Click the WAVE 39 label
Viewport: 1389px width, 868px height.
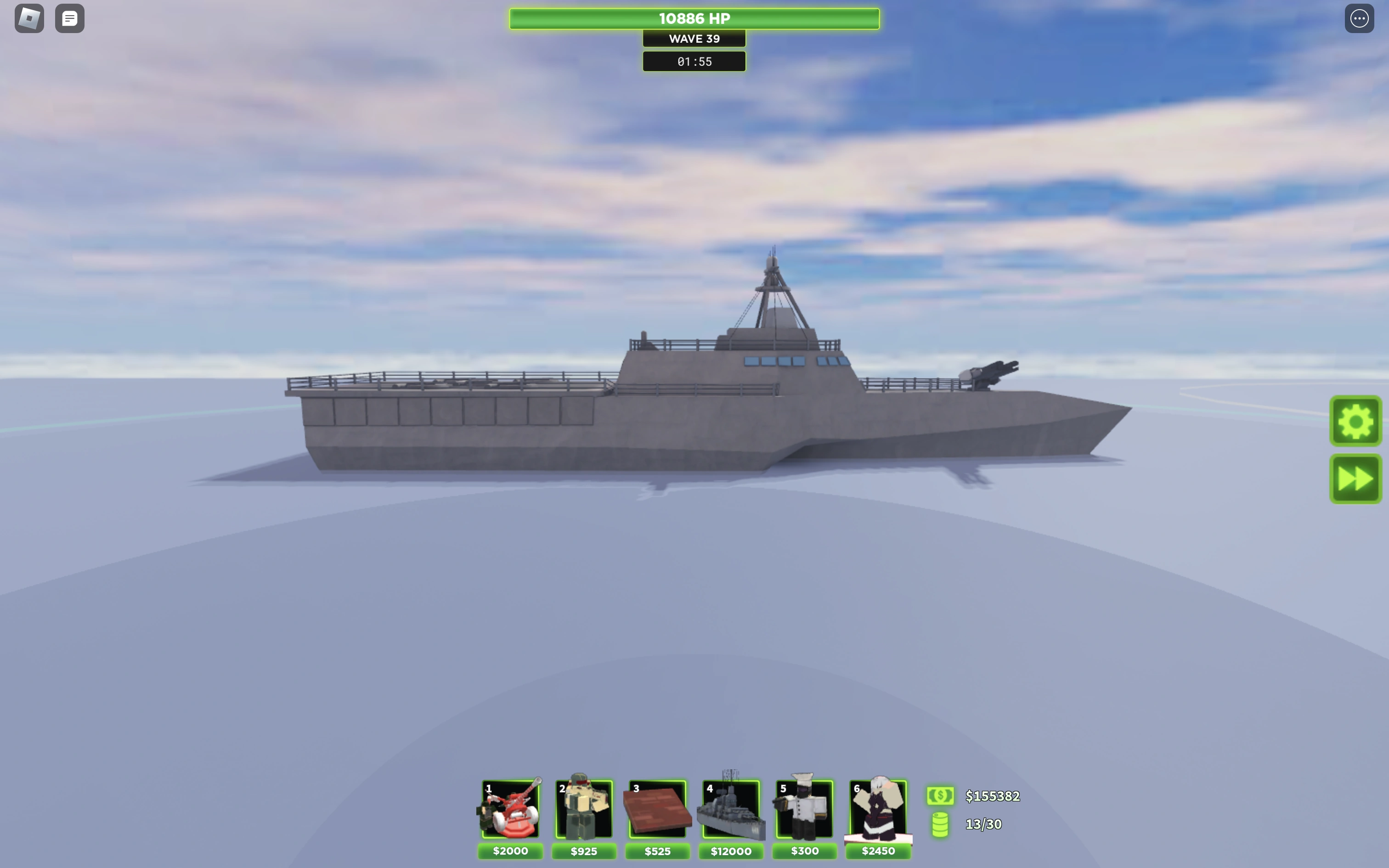tap(694, 39)
